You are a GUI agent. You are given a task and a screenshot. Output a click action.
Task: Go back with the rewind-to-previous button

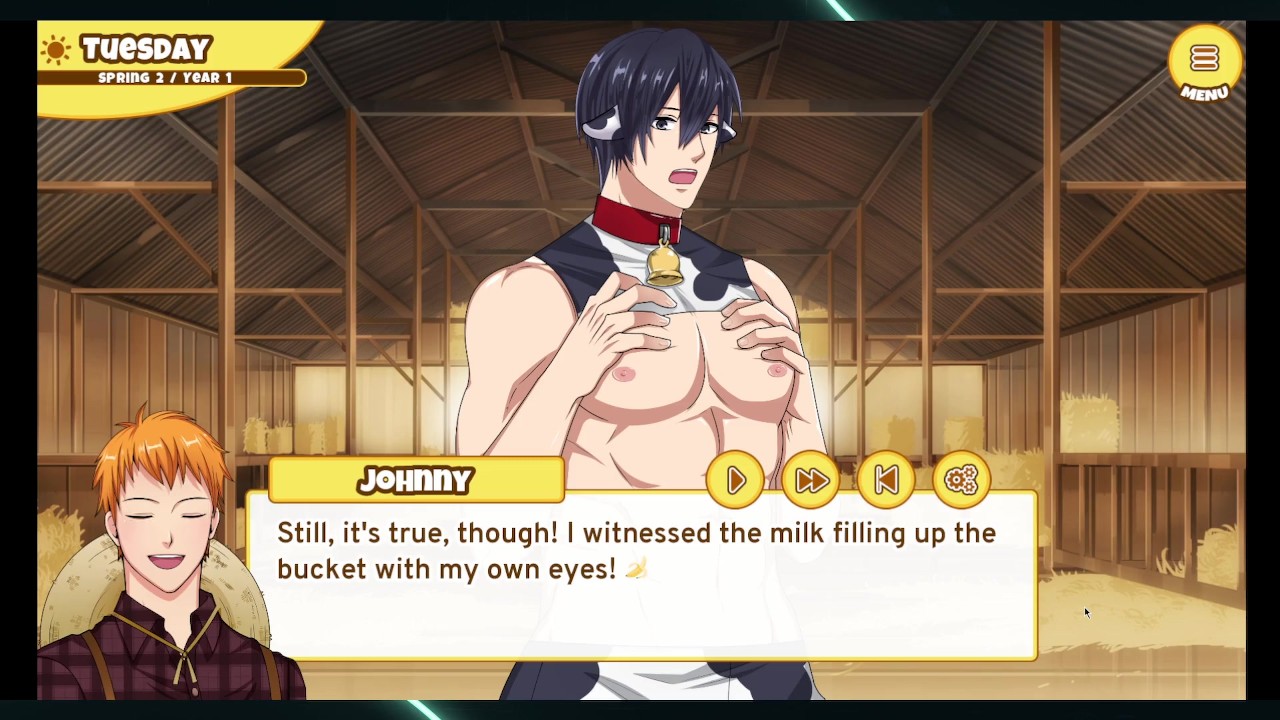click(886, 481)
